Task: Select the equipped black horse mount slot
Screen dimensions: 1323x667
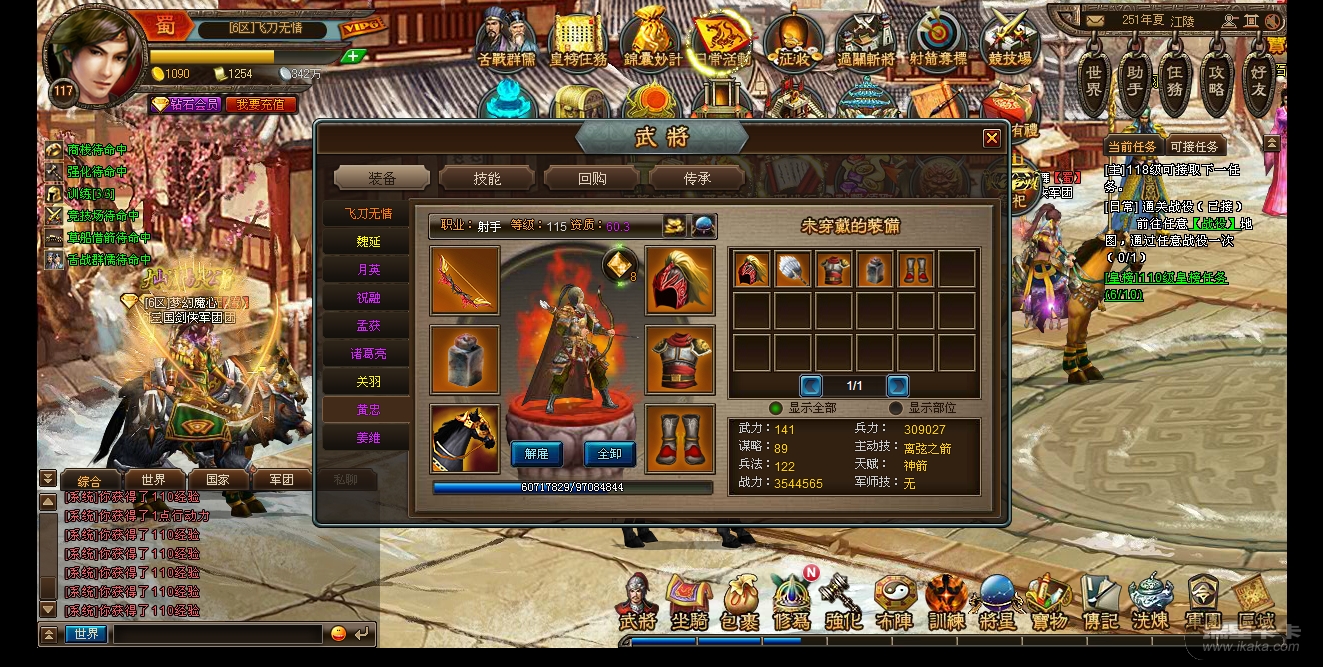Action: coord(465,439)
